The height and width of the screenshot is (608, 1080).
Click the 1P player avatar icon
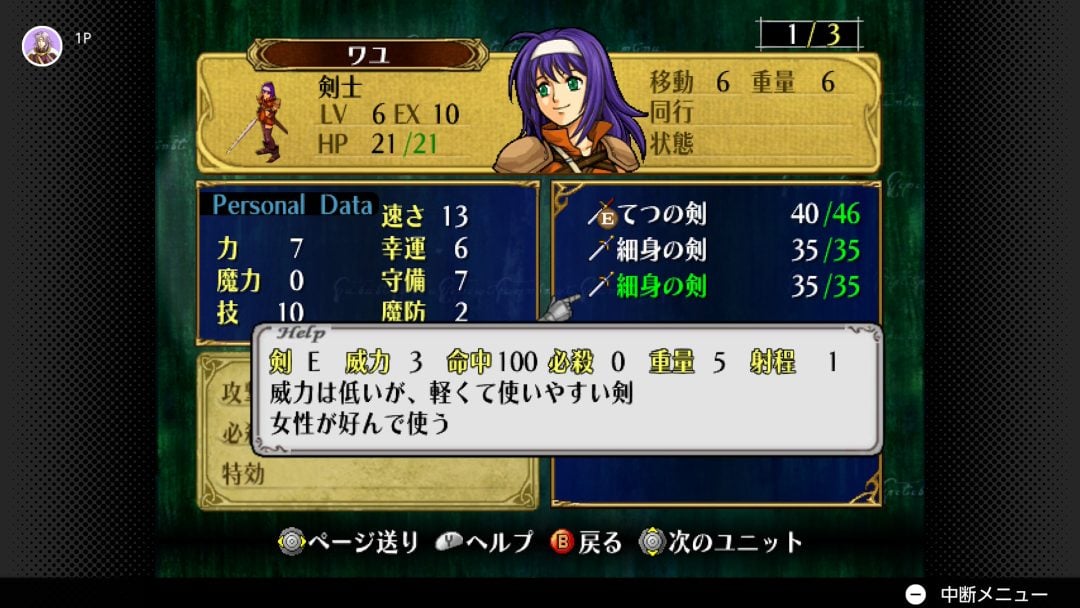point(42,45)
